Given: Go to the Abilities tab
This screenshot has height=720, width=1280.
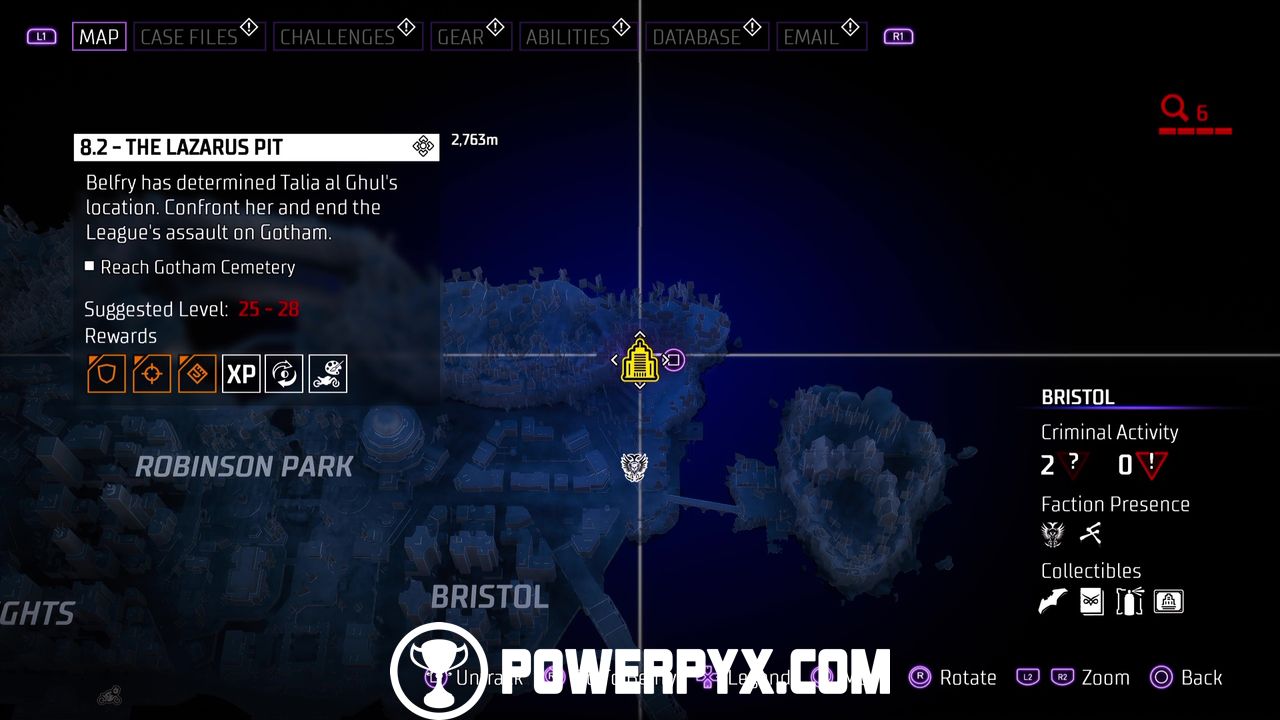Looking at the screenshot, I should 567,37.
